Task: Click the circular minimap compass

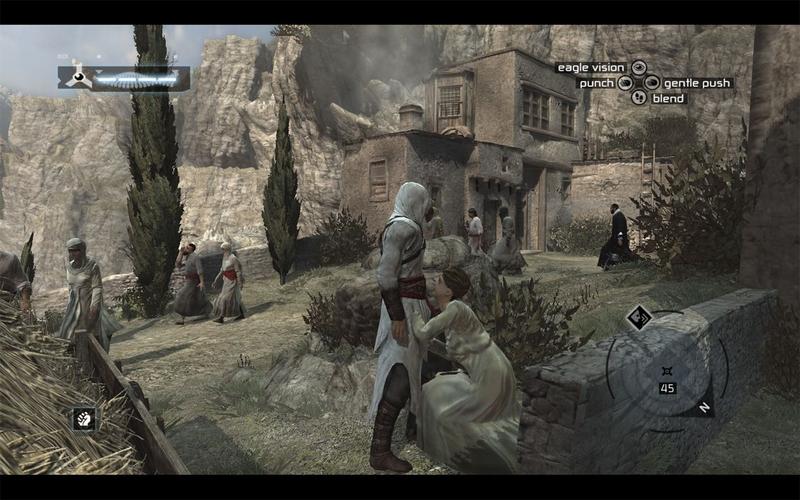Action: click(x=664, y=371)
